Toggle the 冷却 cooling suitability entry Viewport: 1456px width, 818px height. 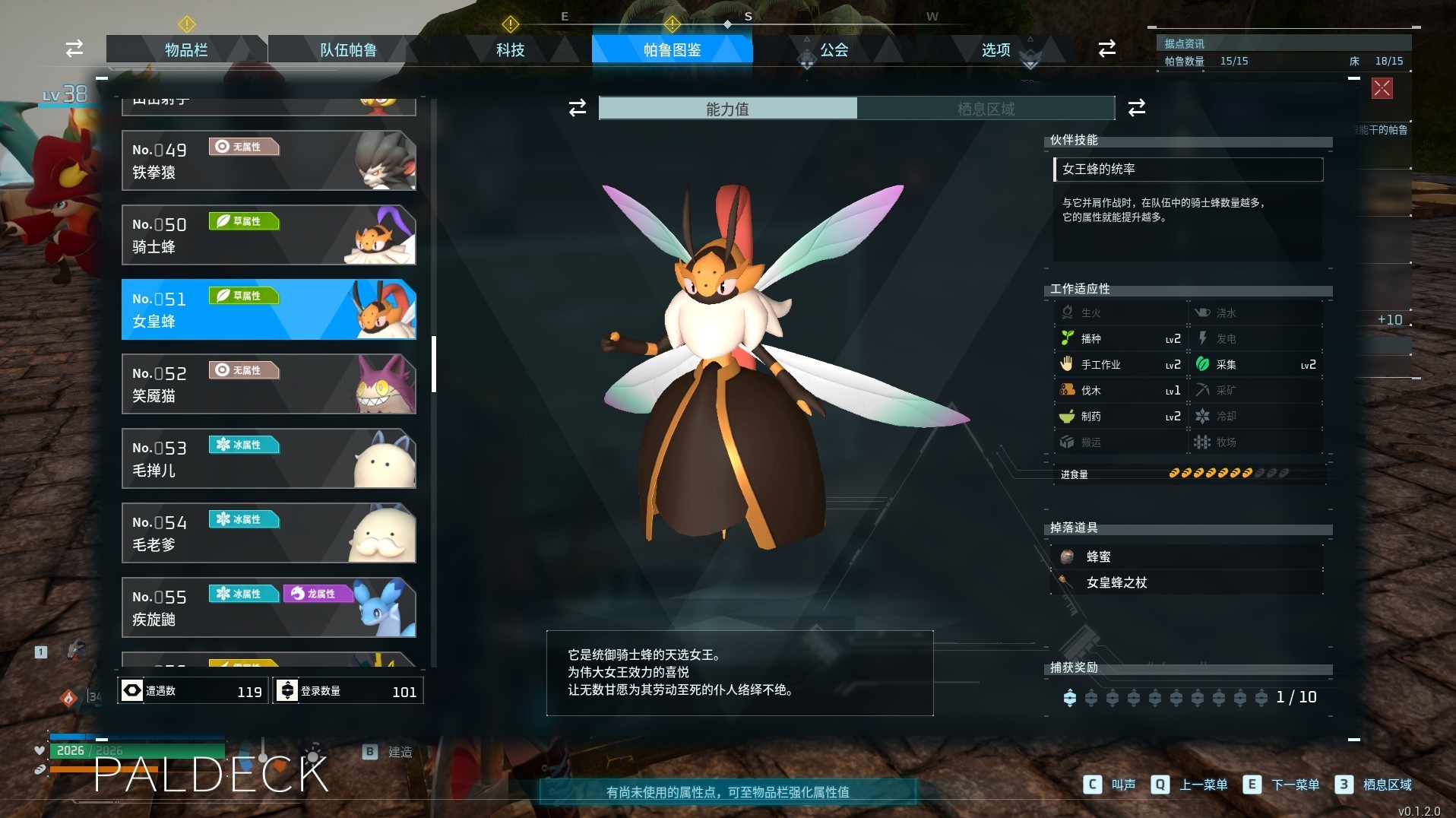[1202, 416]
